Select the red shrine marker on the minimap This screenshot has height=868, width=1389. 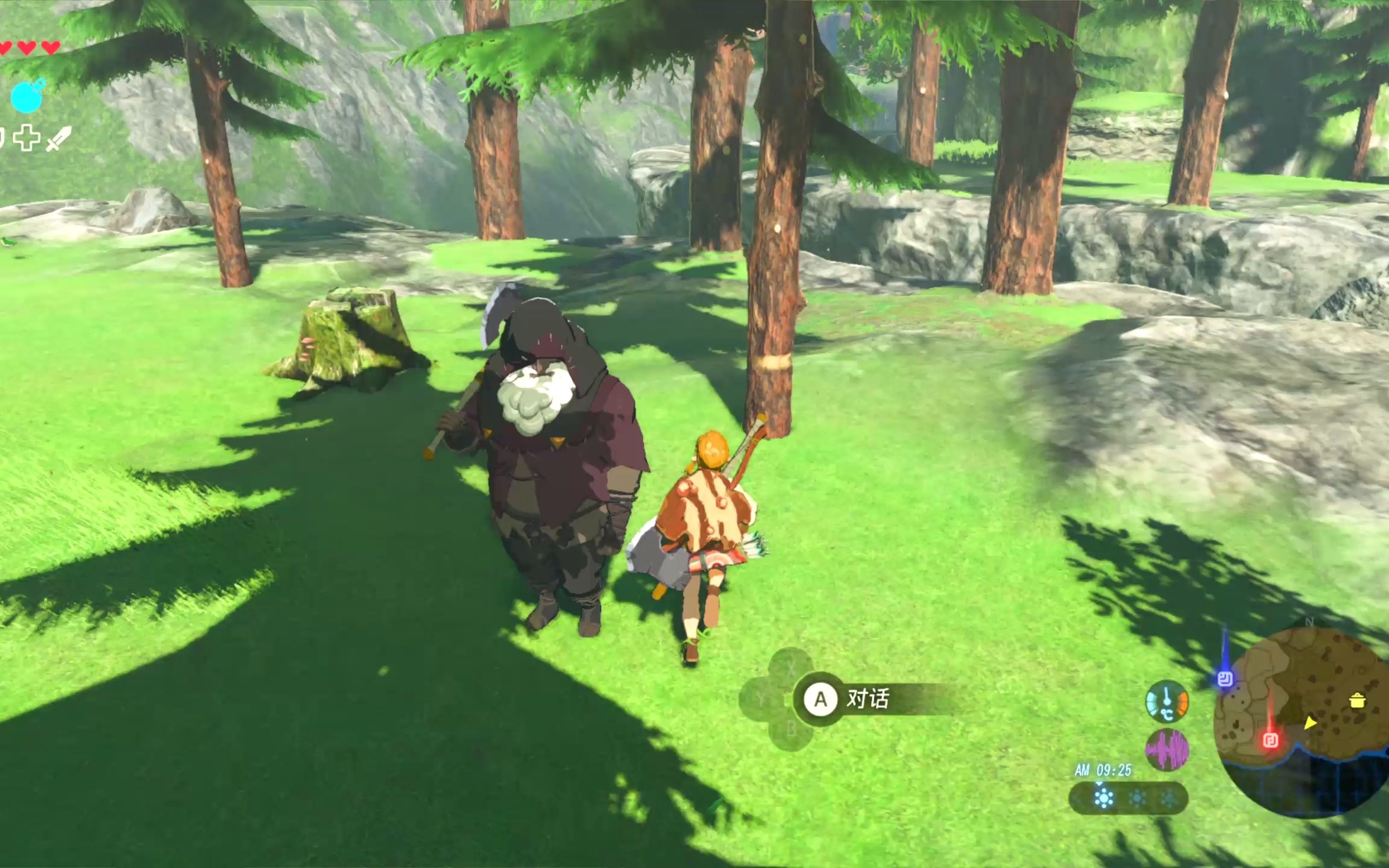click(x=1271, y=740)
